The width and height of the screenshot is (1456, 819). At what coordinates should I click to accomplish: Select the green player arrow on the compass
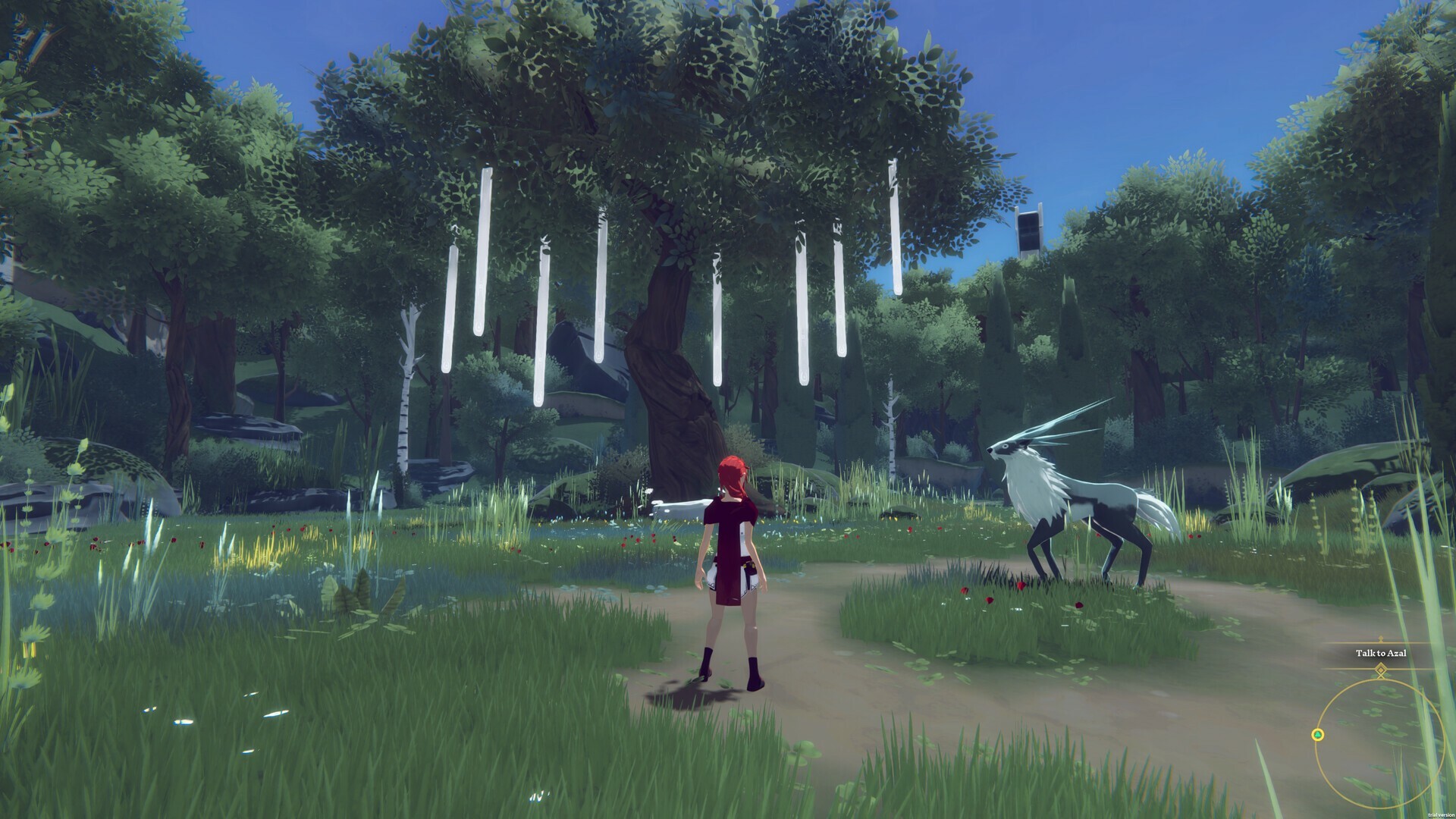(x=1318, y=734)
